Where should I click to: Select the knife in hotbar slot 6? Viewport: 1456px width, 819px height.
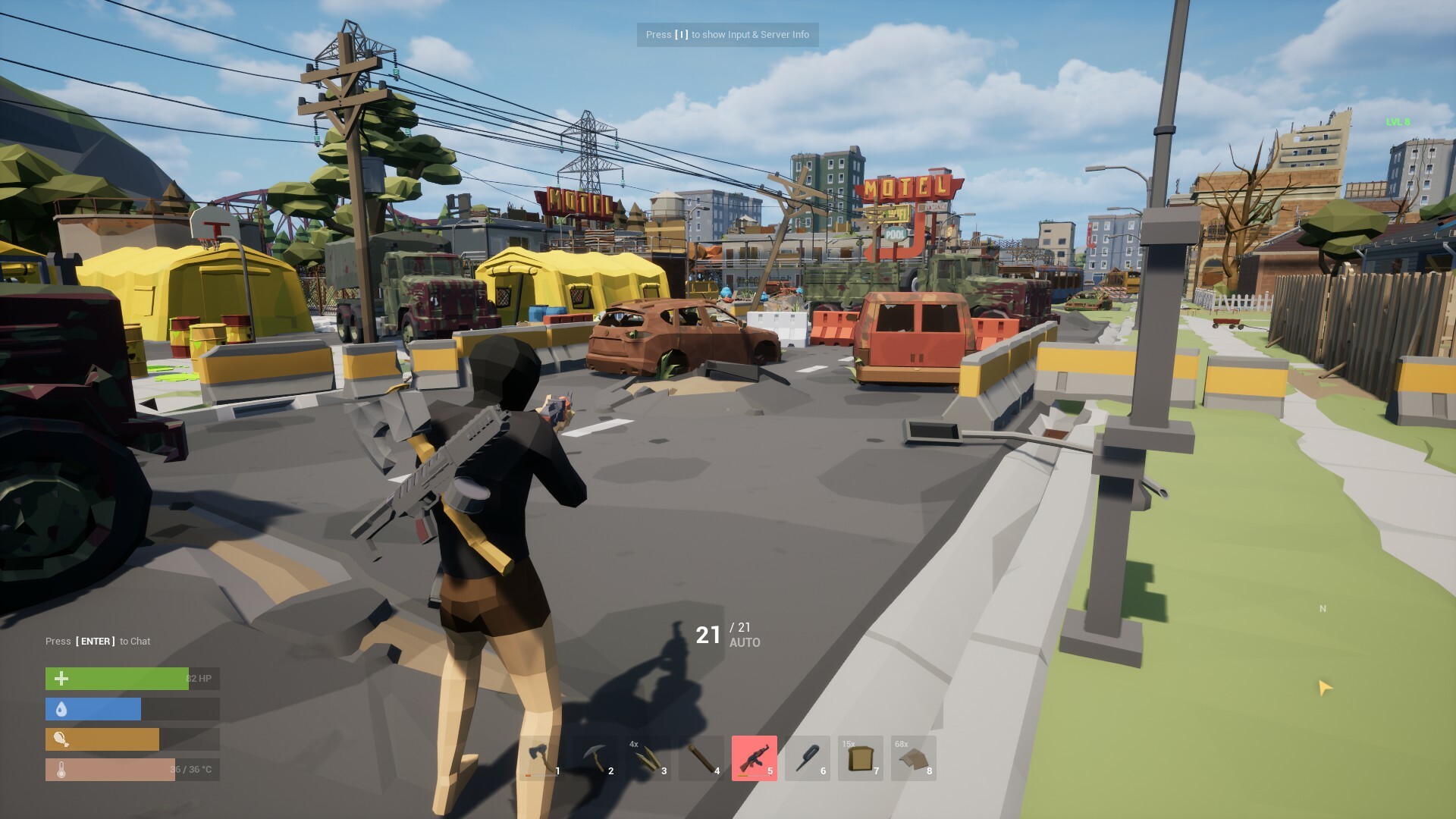(x=809, y=758)
